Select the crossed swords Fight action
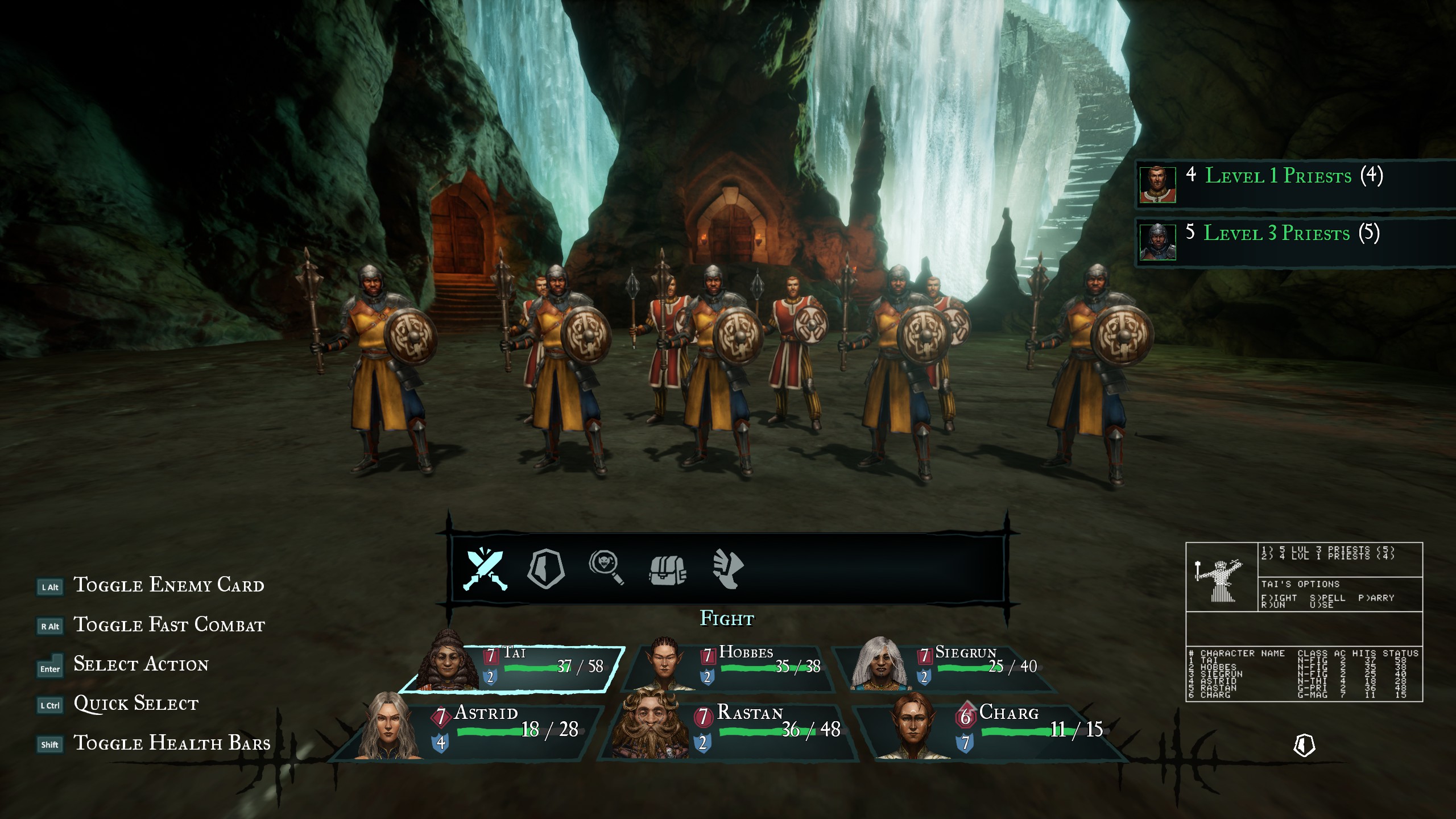This screenshot has width=1456, height=819. pos(485,569)
